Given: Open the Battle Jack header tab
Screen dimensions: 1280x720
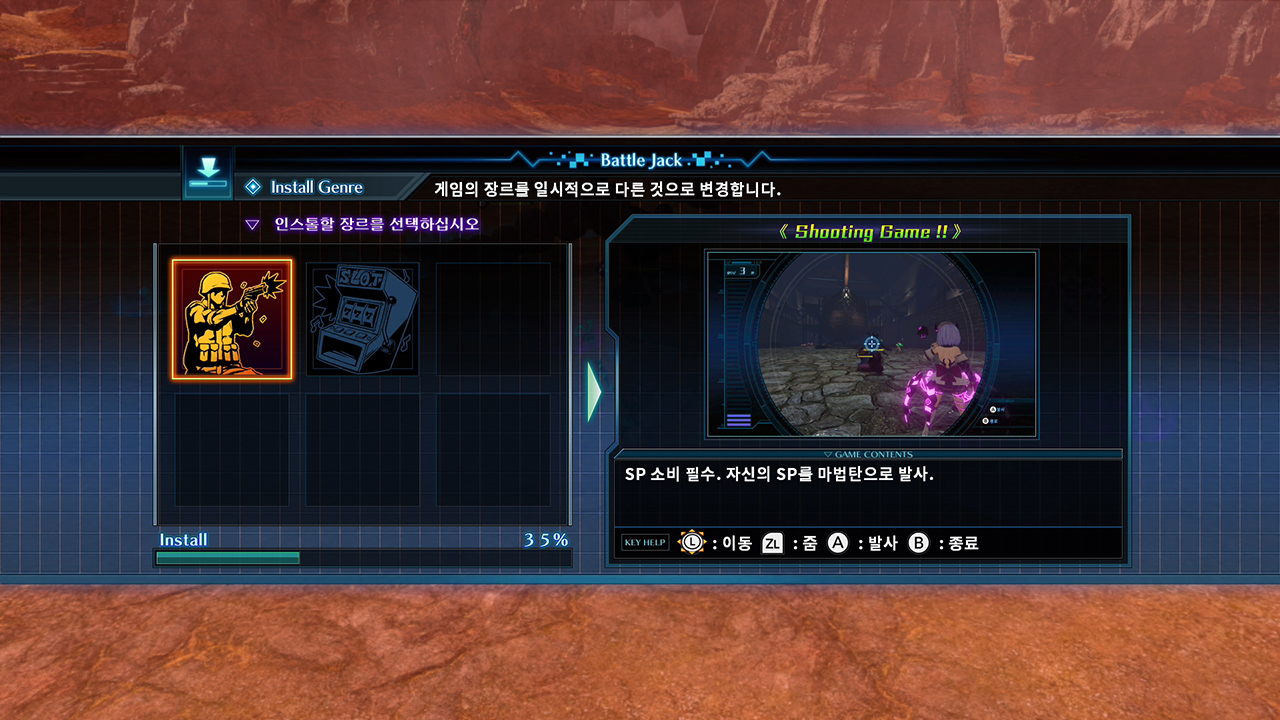Looking at the screenshot, I should tap(640, 160).
